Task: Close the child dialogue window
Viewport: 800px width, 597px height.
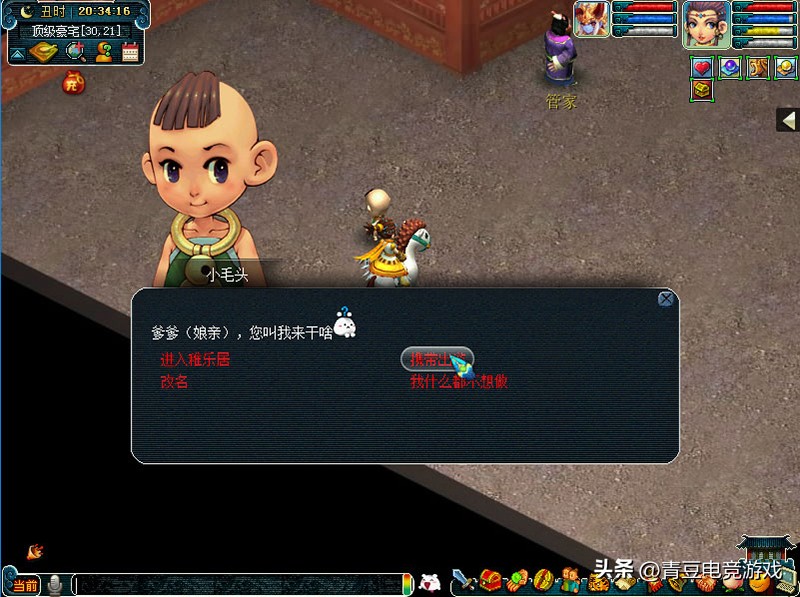Action: [666, 298]
